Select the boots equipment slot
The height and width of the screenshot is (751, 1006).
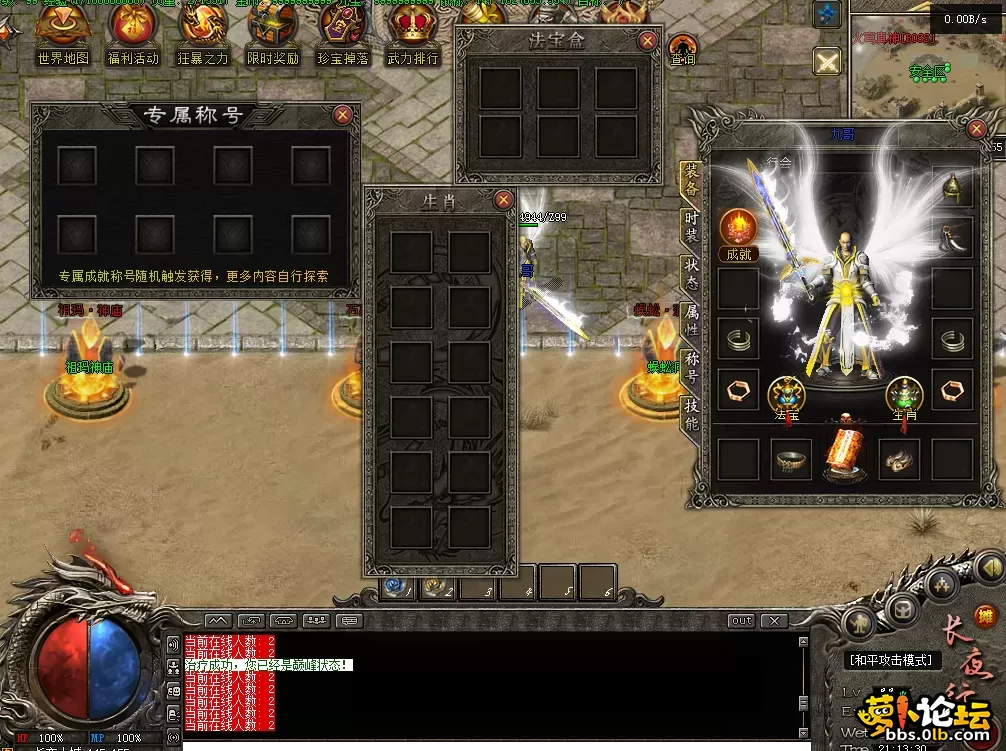pyautogui.click(x=898, y=459)
